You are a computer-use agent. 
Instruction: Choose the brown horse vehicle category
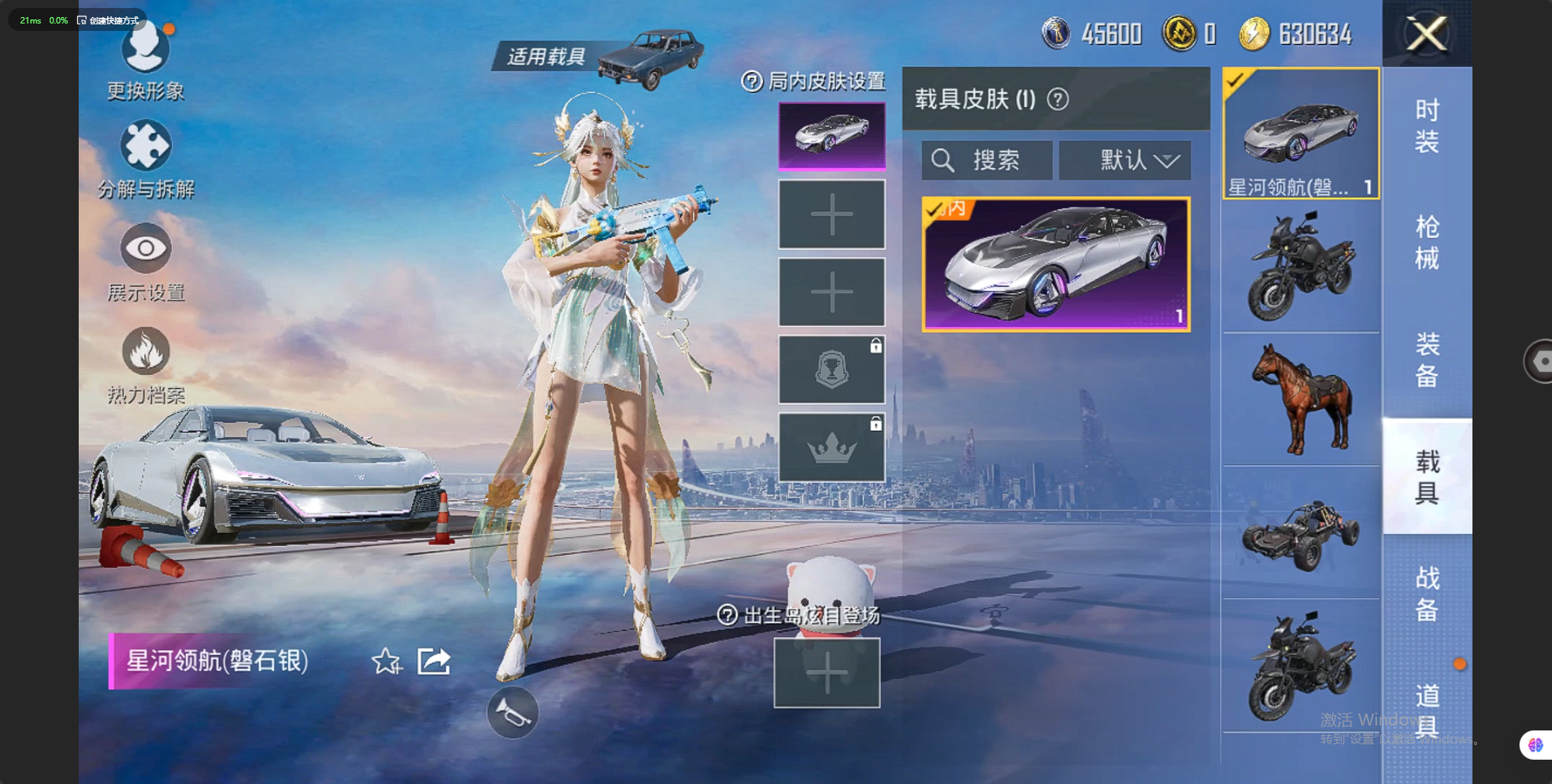[x=1301, y=399]
